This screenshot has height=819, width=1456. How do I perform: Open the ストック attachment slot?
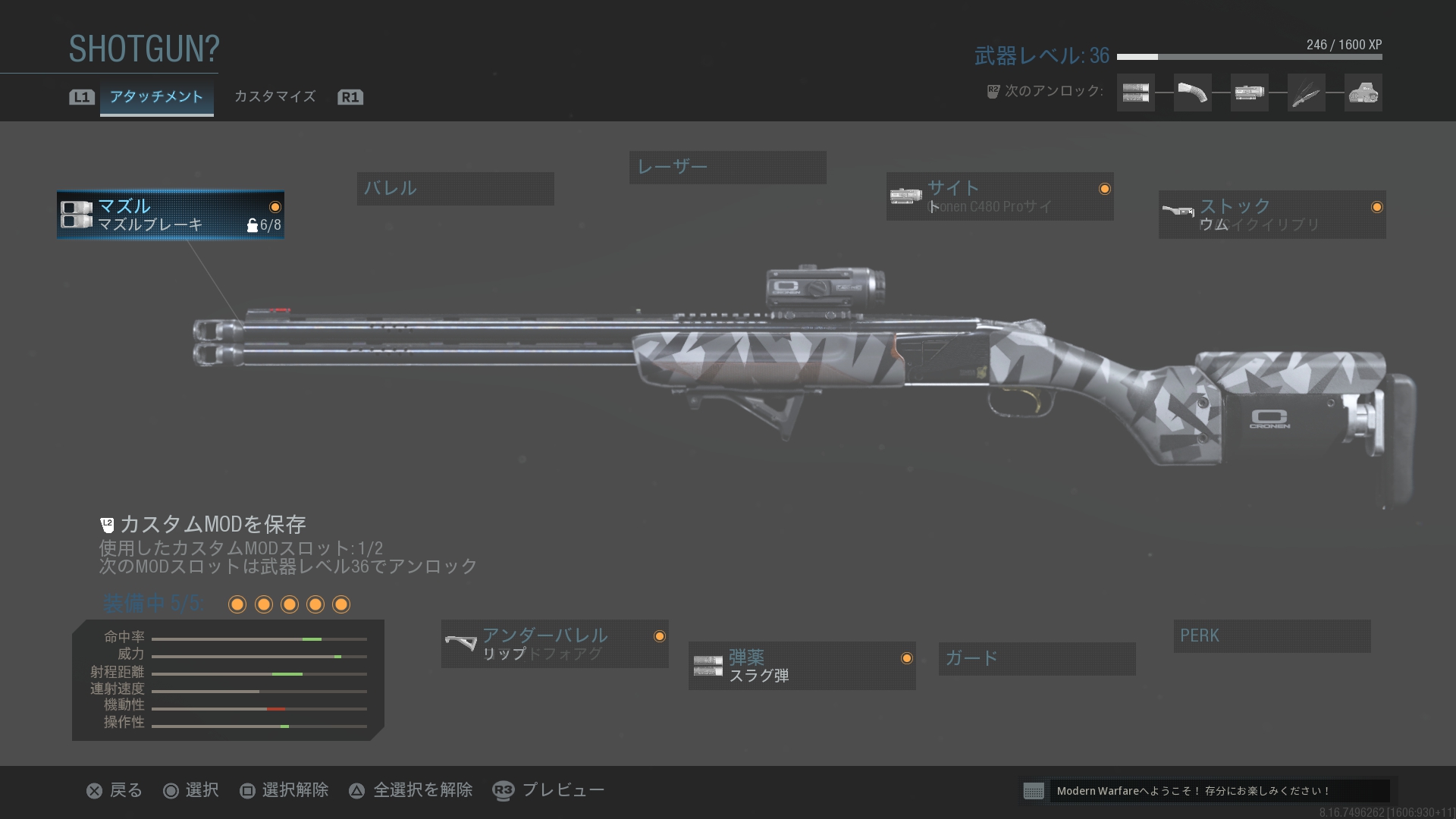point(1272,215)
